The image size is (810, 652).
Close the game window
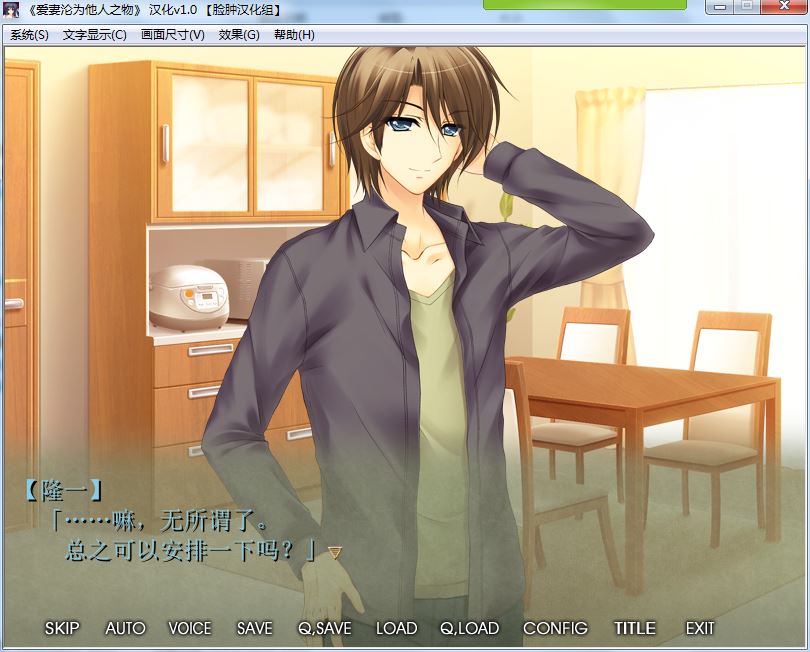(x=783, y=6)
